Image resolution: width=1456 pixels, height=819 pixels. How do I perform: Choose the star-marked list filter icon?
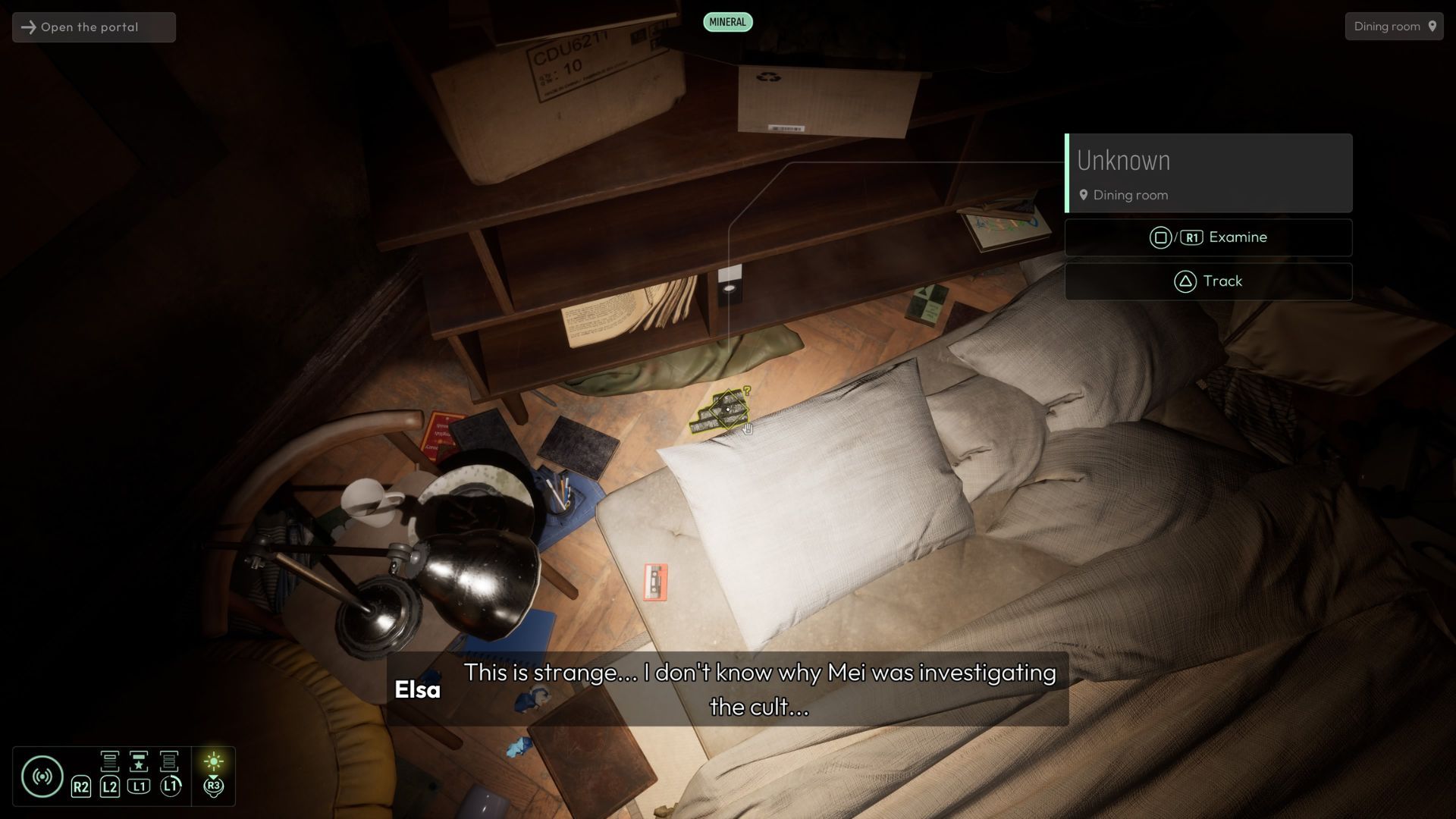139,761
